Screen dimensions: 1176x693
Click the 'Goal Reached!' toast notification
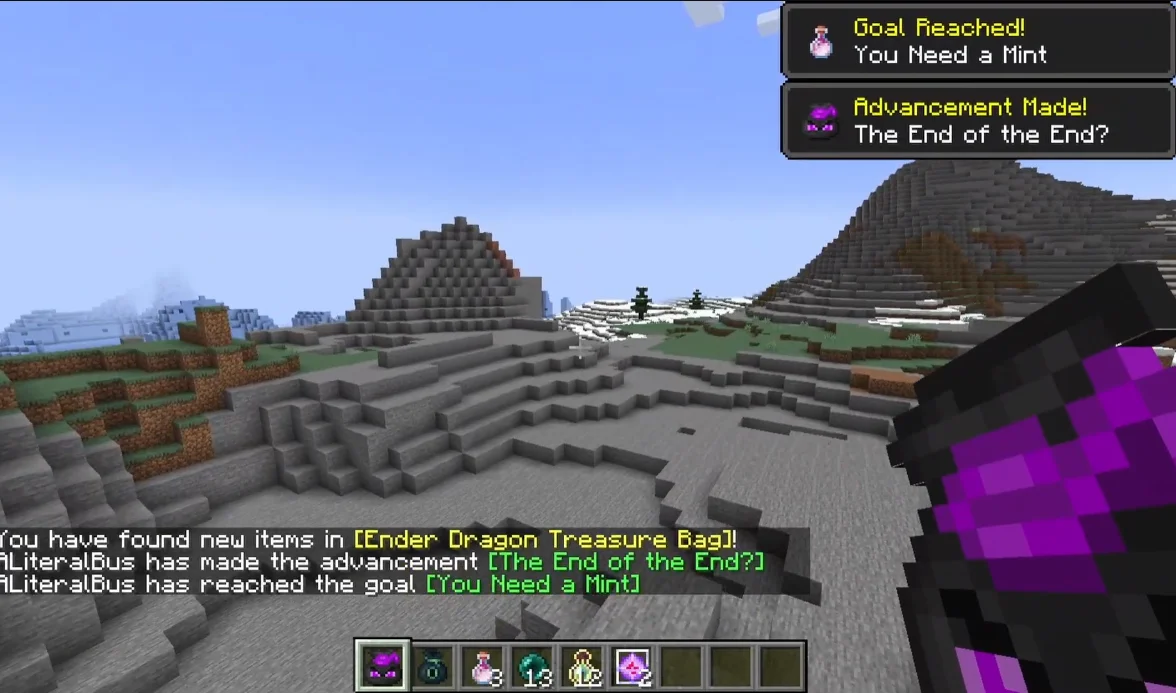977,41
